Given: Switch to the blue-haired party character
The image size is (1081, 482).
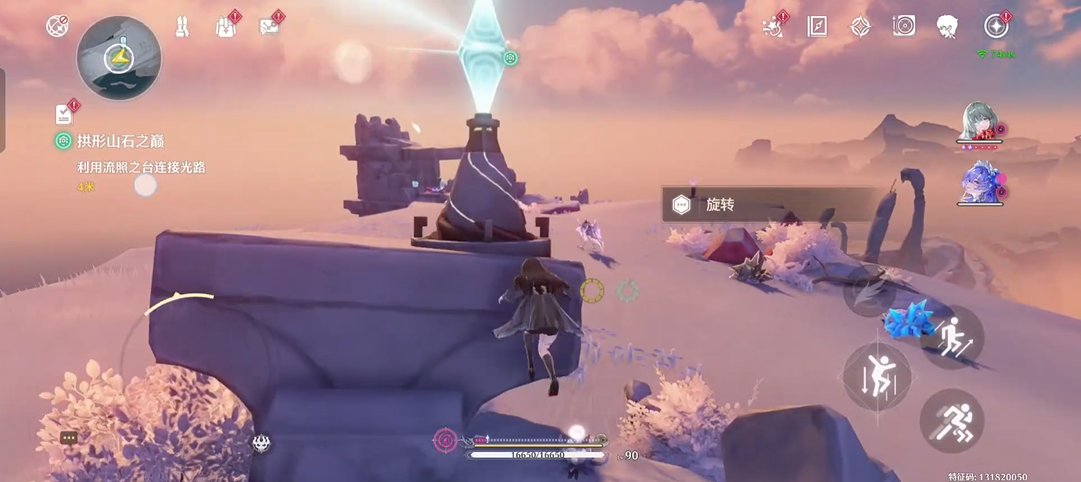Looking at the screenshot, I should coord(979,184).
